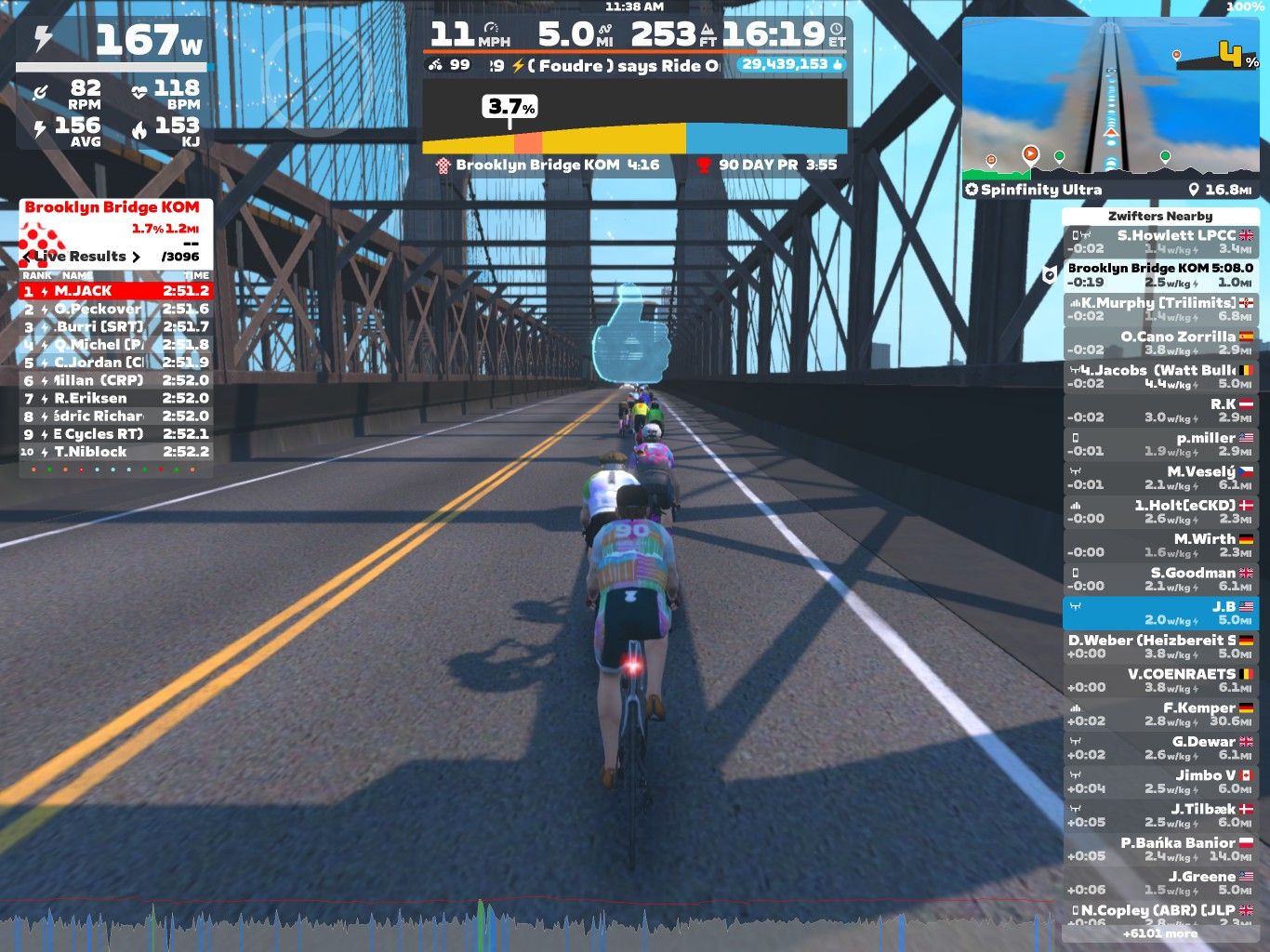Click Jimbo V in the riders list
Image resolution: width=1270 pixels, height=952 pixels.
[x=1160, y=782]
